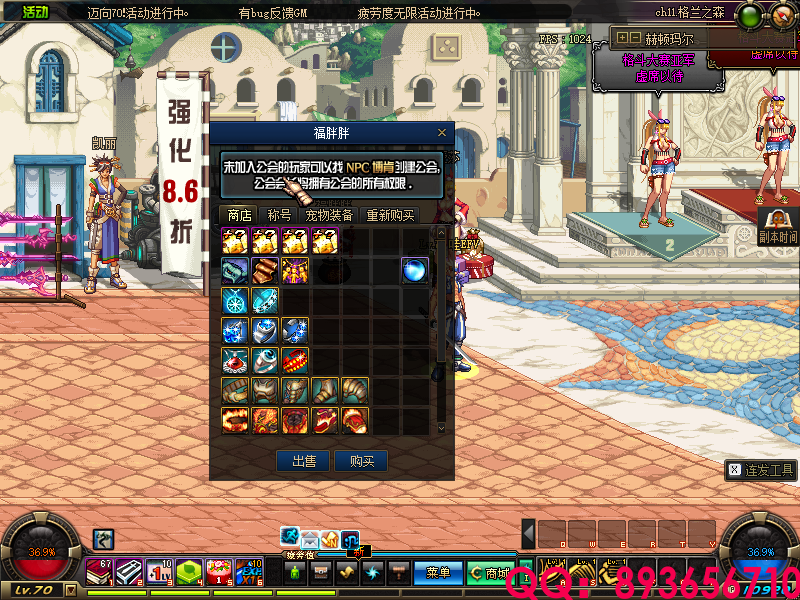Close the 福胖胖 shop window
The width and height of the screenshot is (800, 600).
(442, 133)
